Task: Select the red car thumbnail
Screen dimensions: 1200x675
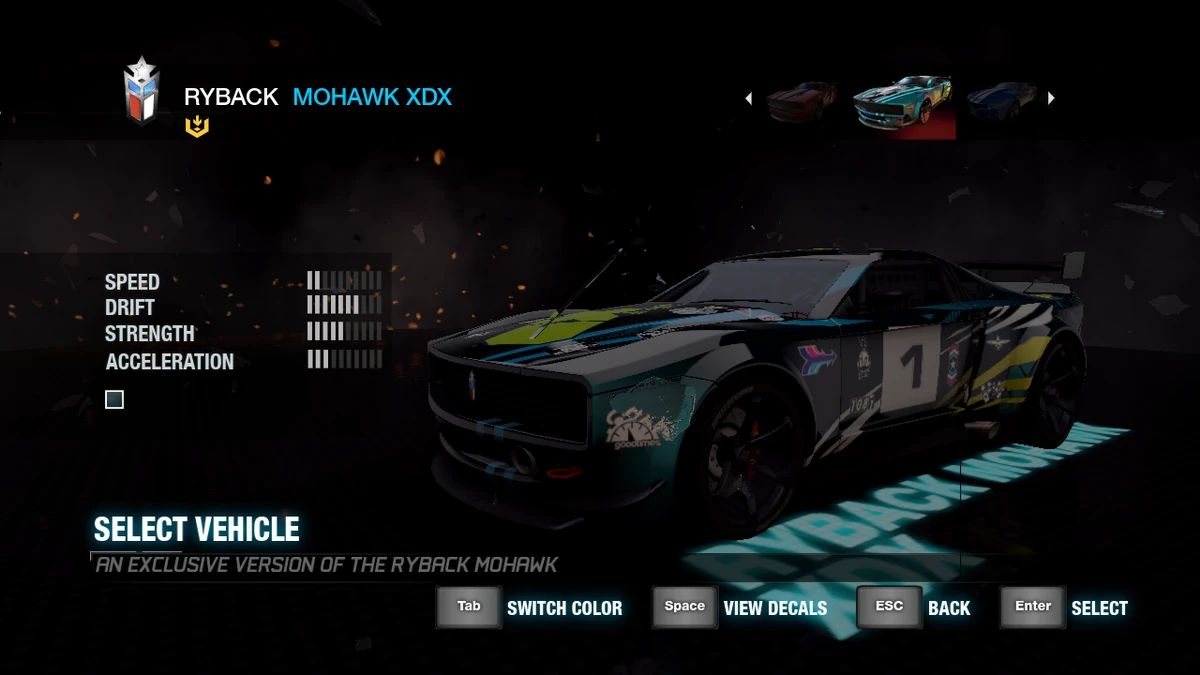Action: pyautogui.click(x=801, y=100)
